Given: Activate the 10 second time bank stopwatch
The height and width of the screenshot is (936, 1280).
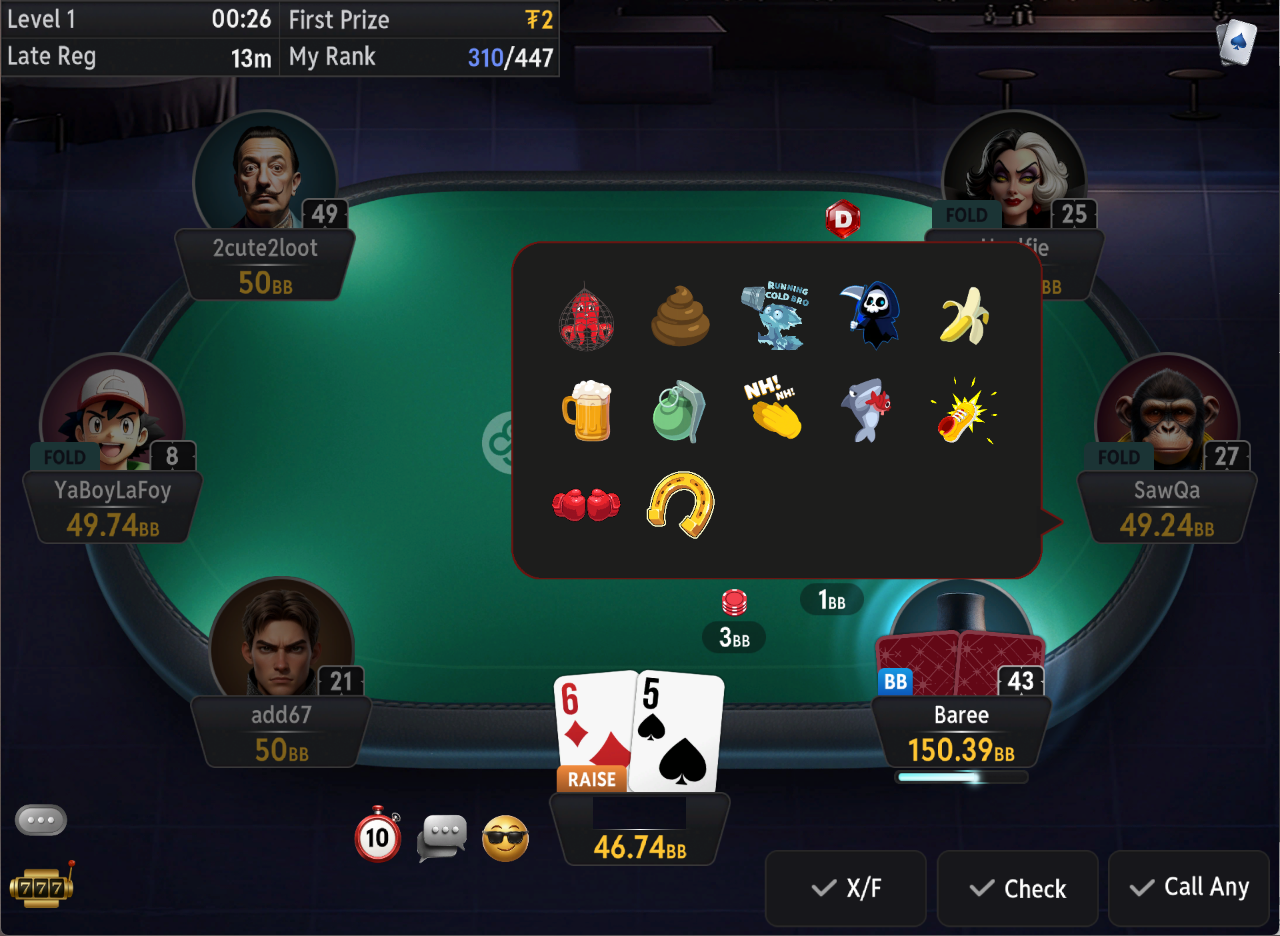Looking at the screenshot, I should (378, 836).
